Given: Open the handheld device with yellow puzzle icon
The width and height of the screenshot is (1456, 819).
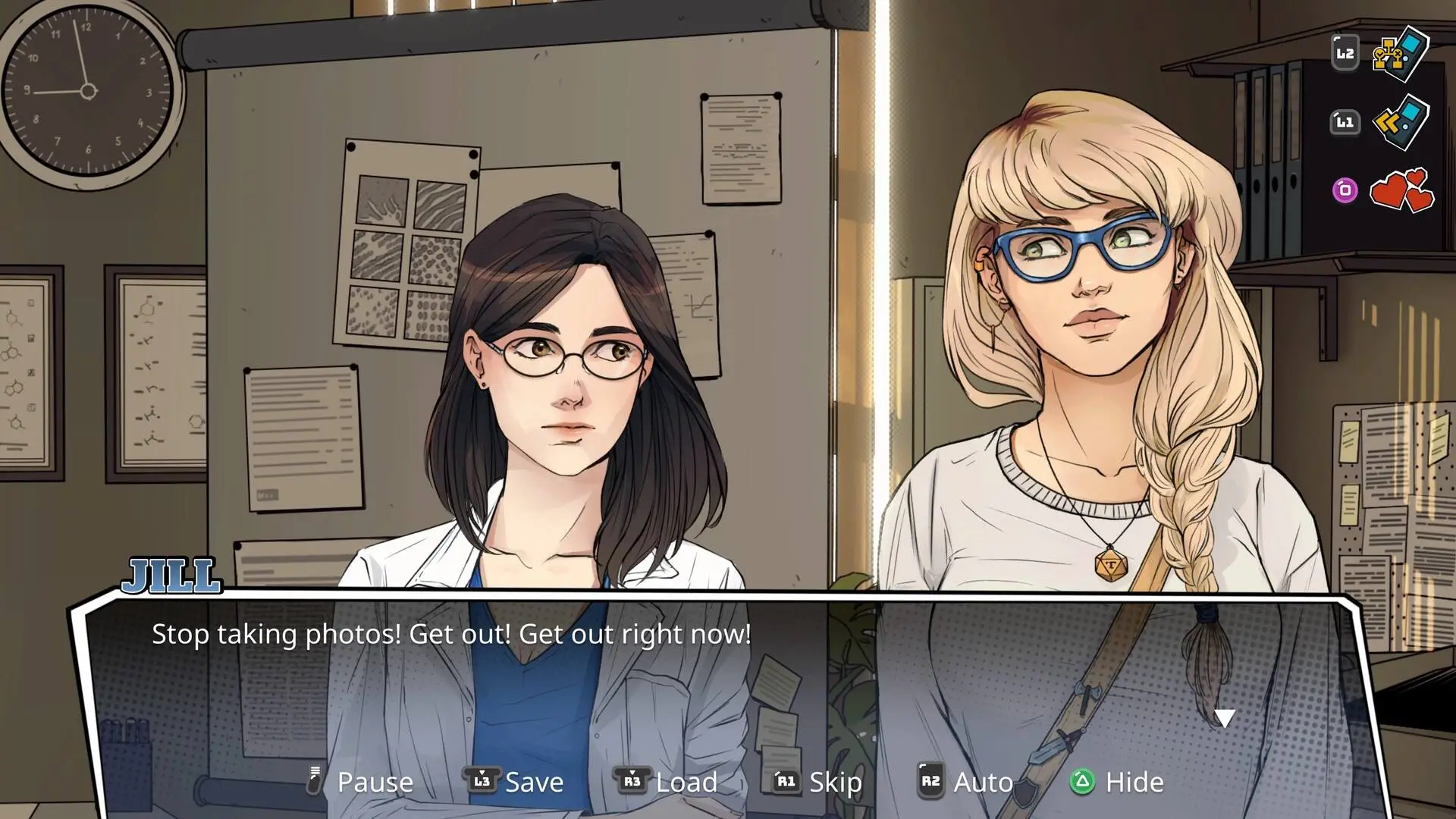Looking at the screenshot, I should (1401, 54).
